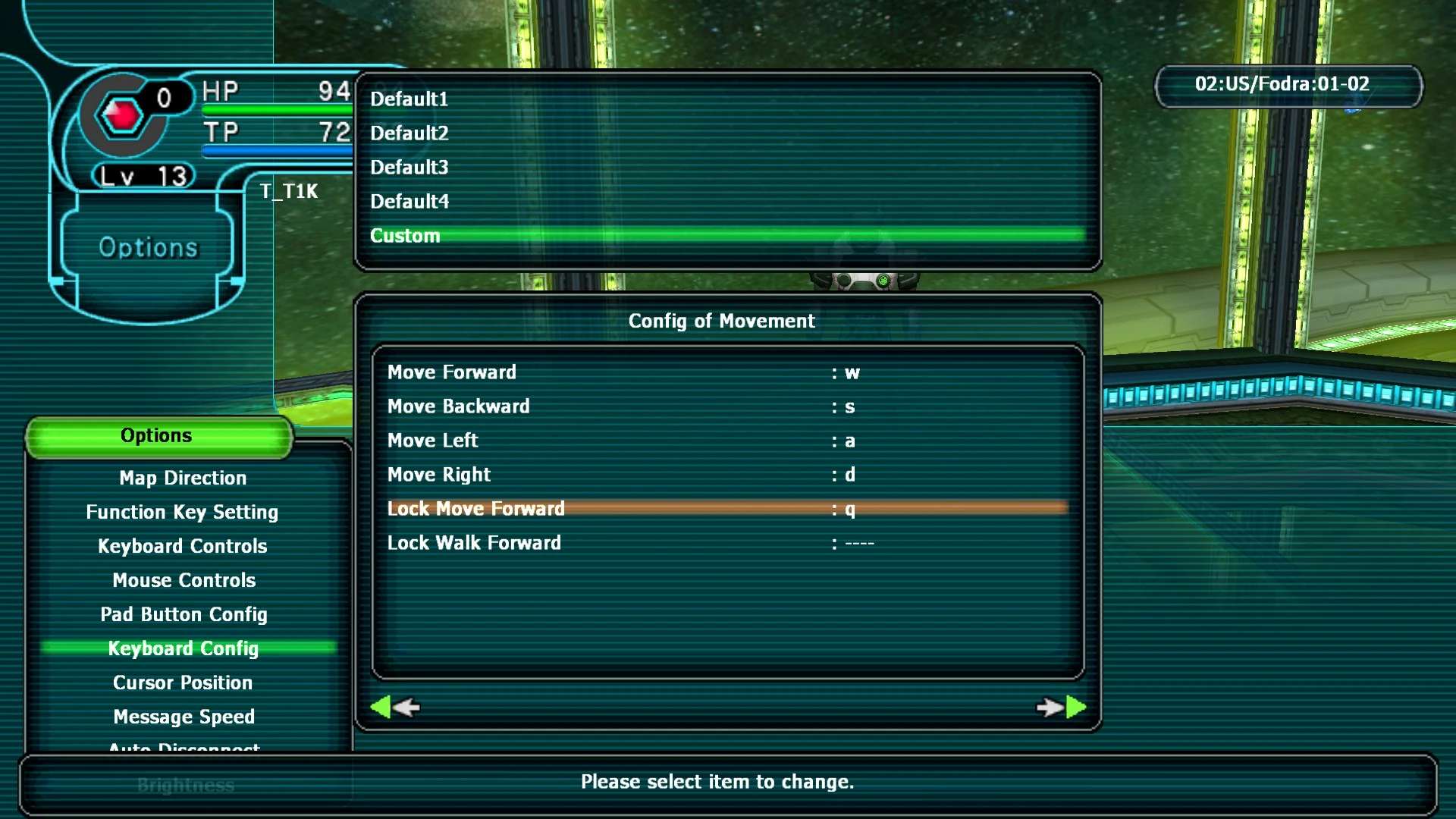The height and width of the screenshot is (819, 1456).
Task: Click the Move Forward key binding row
Action: coord(451,372)
